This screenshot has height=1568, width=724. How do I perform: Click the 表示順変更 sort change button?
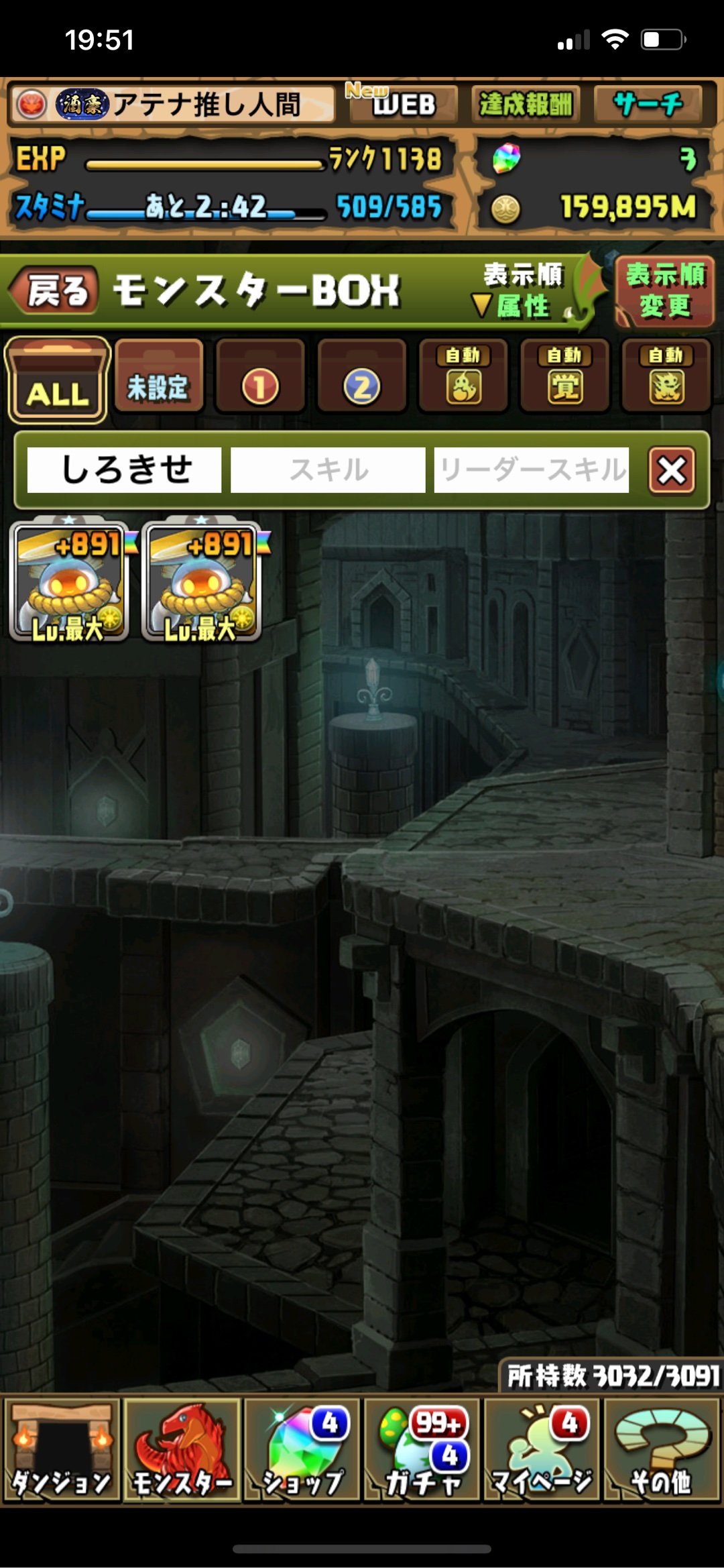click(x=664, y=291)
